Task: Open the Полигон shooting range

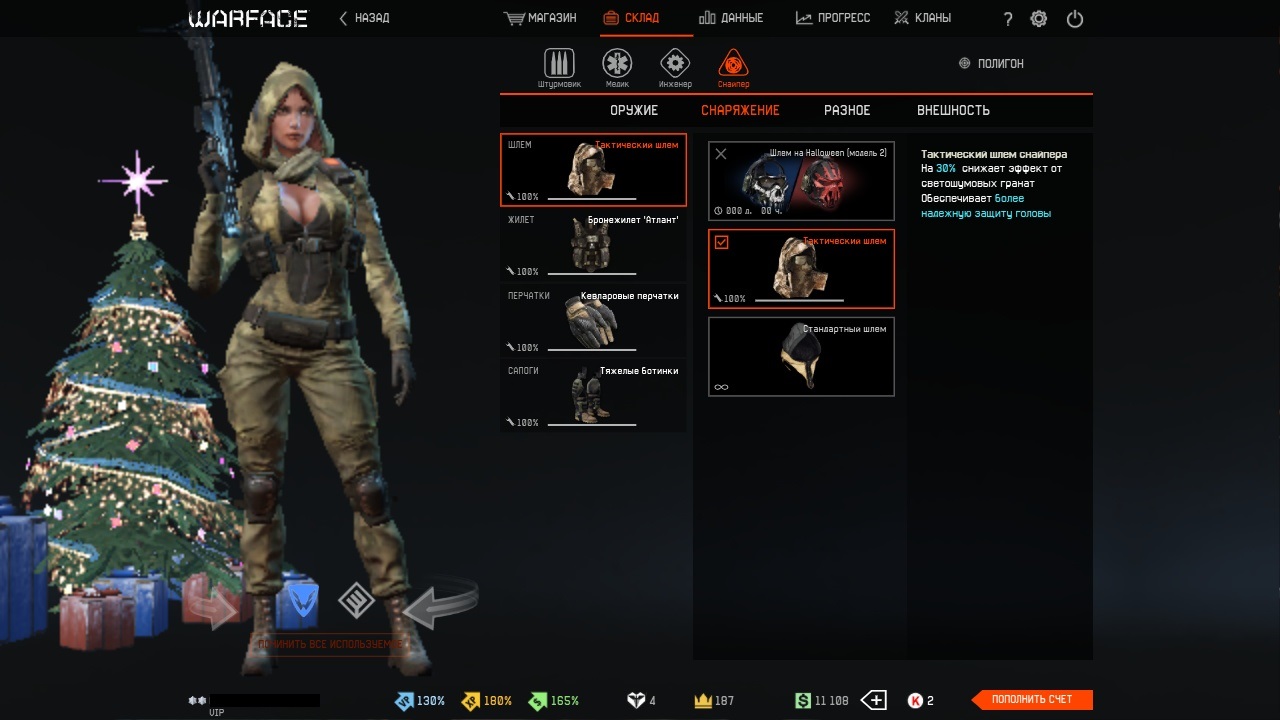Action: 991,63
